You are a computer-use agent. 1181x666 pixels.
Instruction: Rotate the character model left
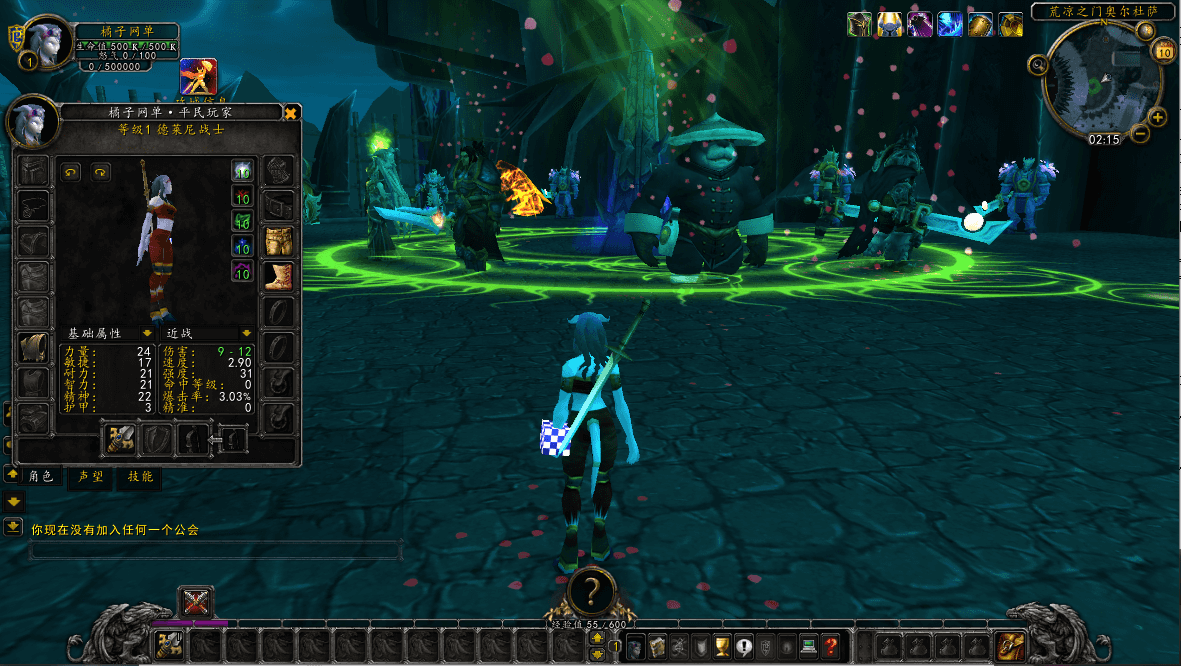(x=70, y=172)
